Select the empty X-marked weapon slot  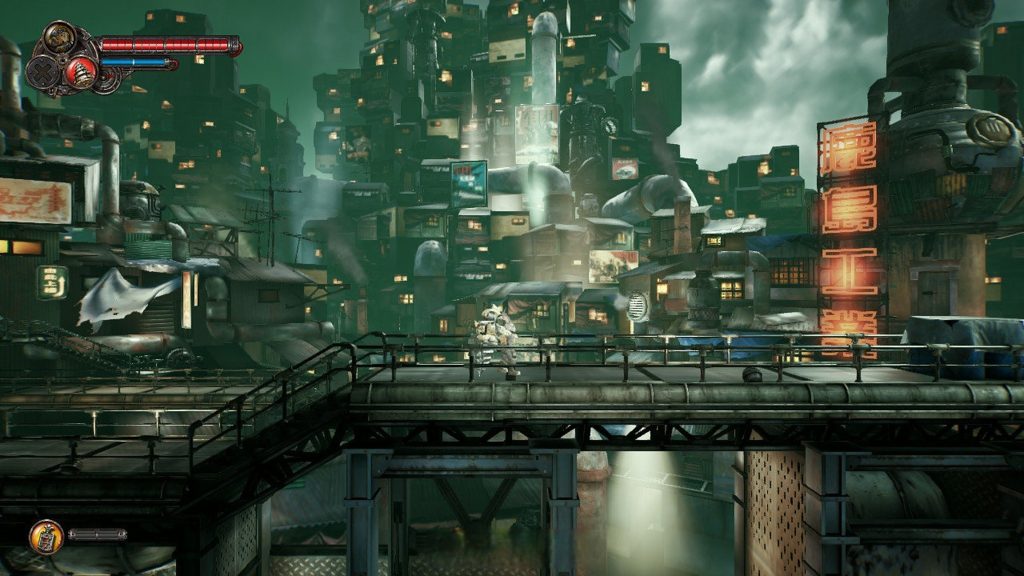(x=43, y=72)
